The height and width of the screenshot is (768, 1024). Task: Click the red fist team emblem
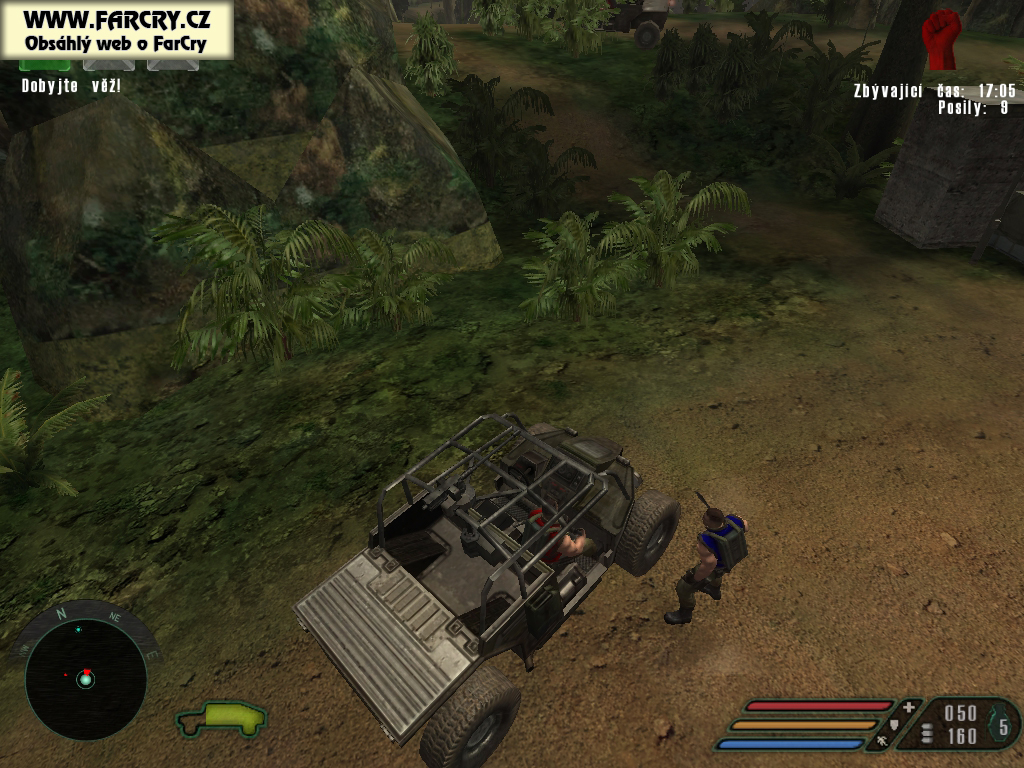pos(941,39)
